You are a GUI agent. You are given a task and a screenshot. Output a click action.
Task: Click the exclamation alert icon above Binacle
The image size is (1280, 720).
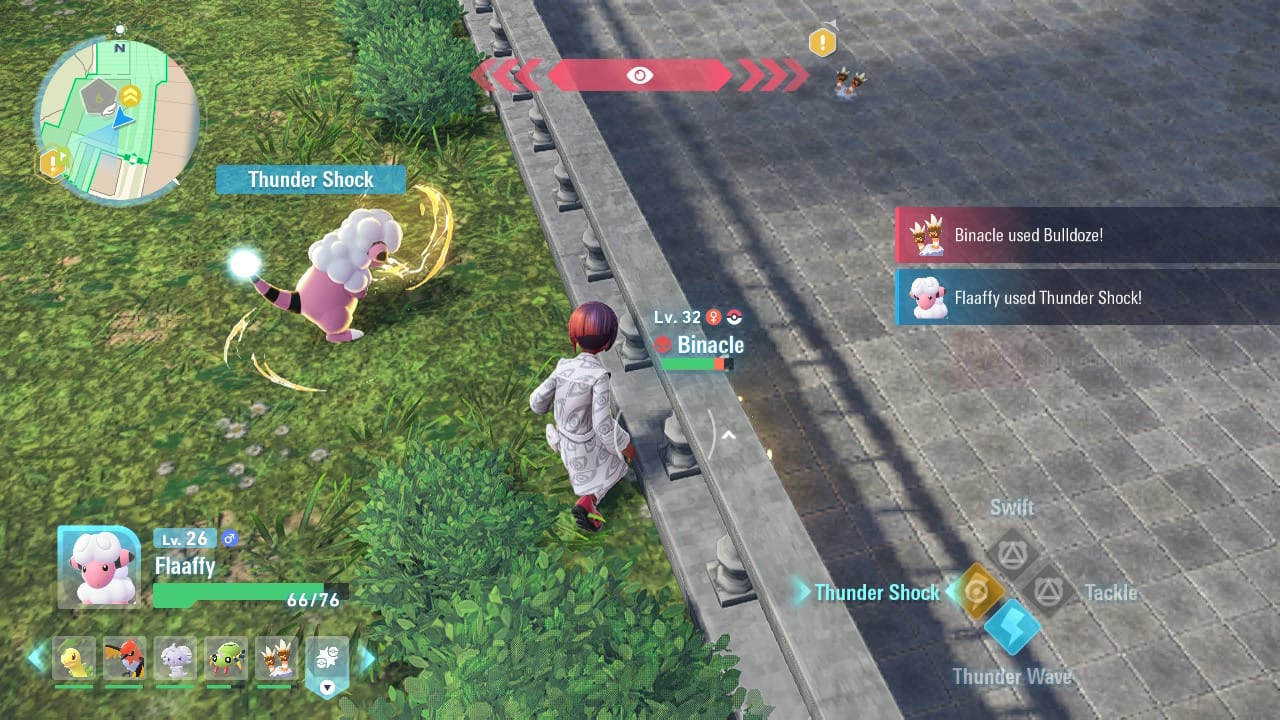(821, 41)
